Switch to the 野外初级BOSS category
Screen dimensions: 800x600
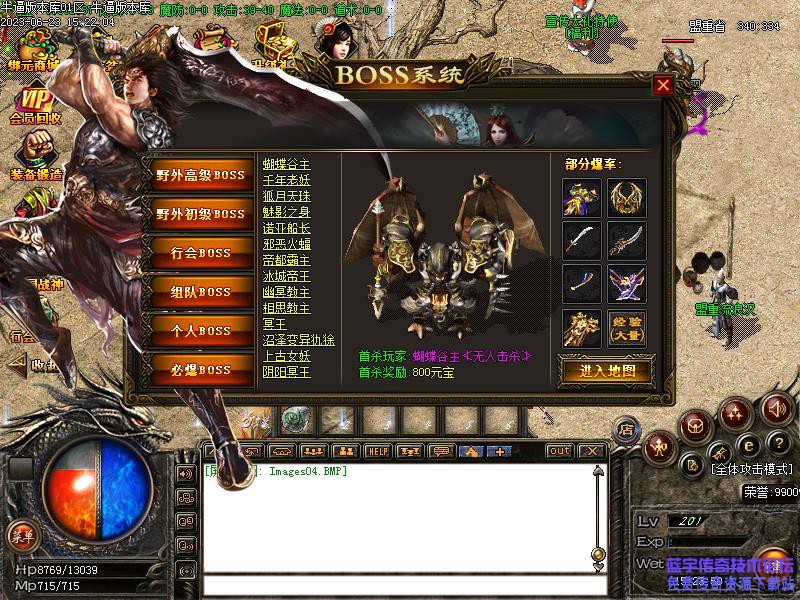[200, 214]
